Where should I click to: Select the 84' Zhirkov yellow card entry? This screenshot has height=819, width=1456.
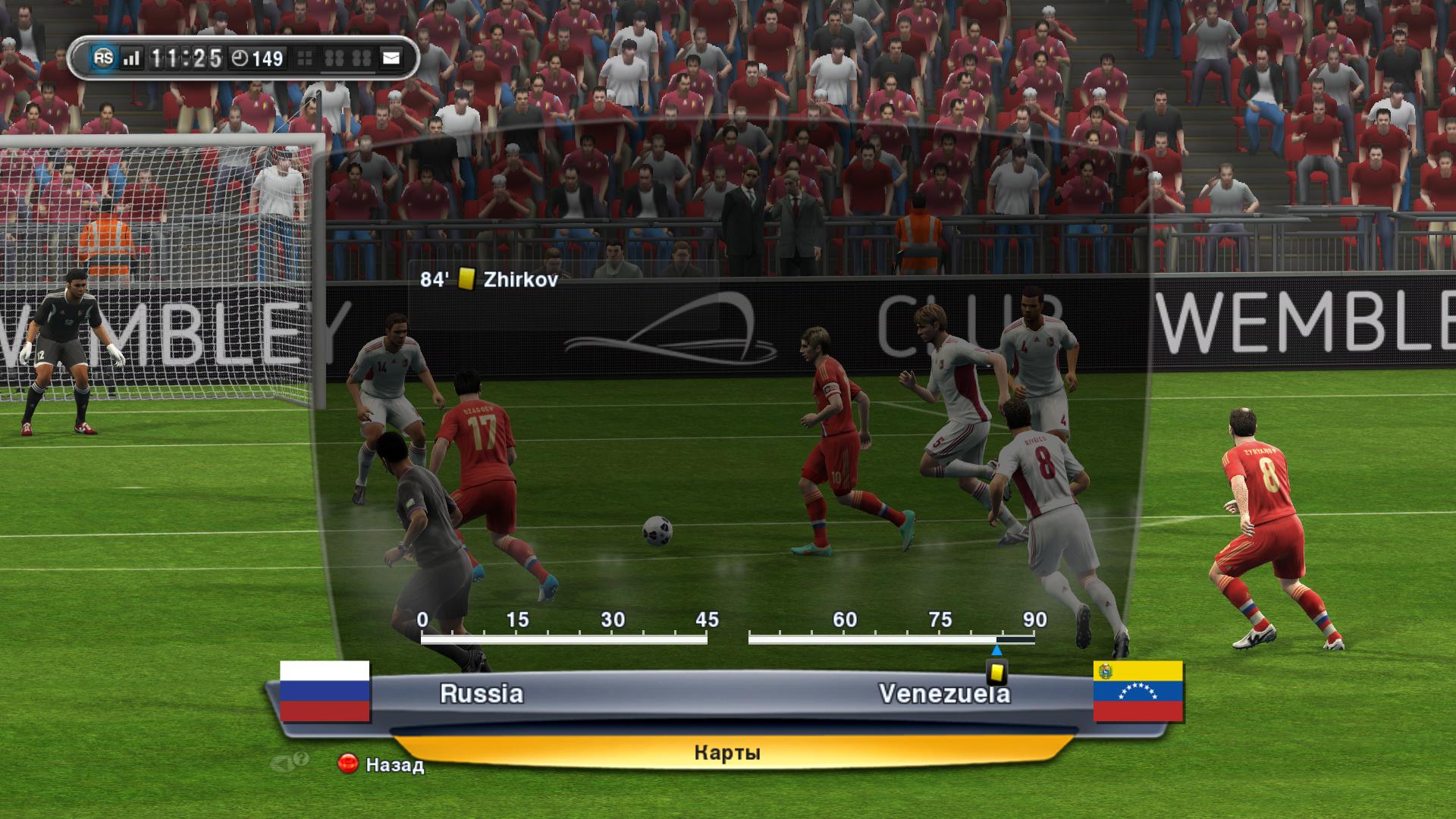(489, 280)
